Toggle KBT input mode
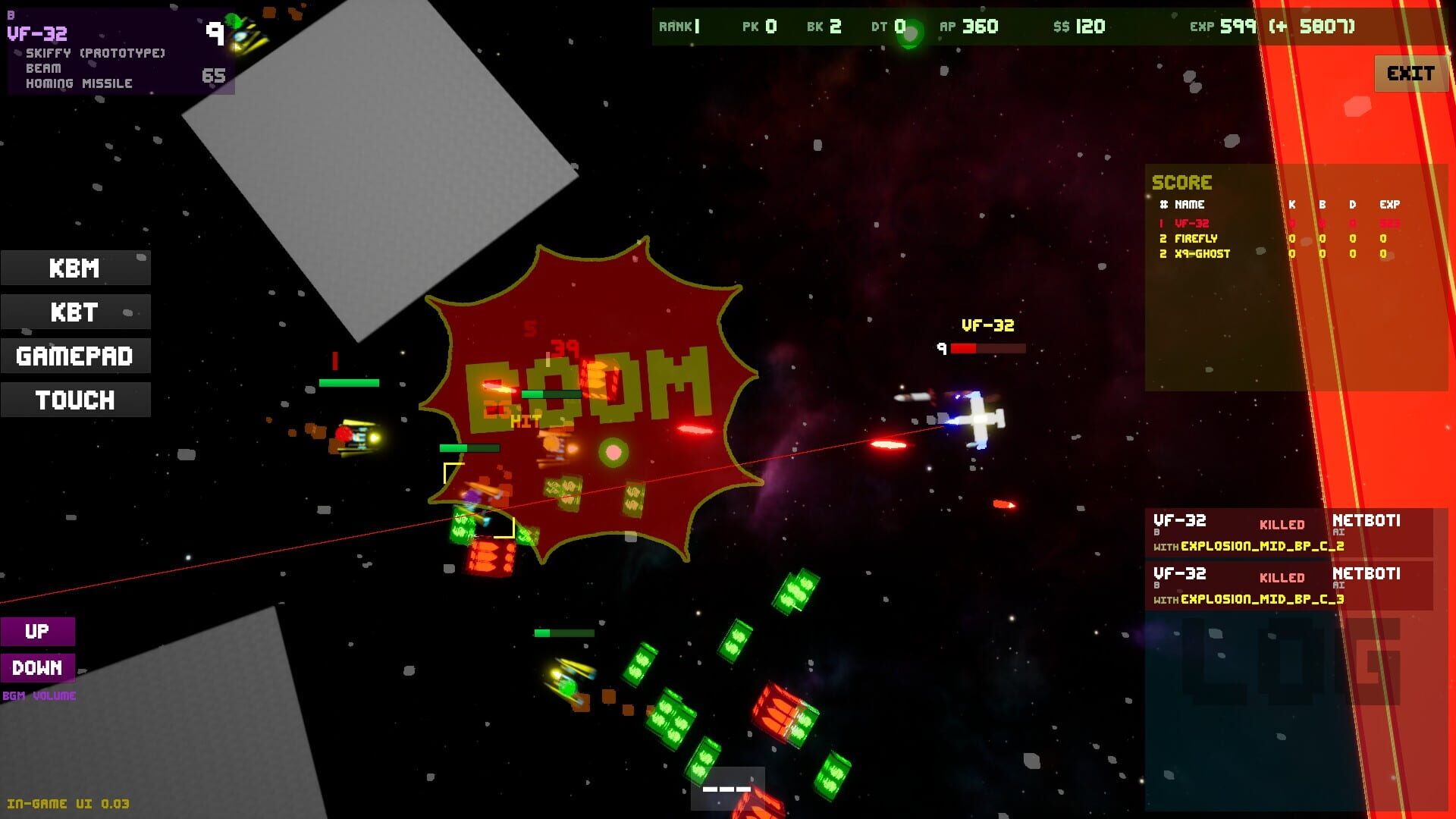Screen dimensions: 1456x819 pyautogui.click(x=75, y=312)
